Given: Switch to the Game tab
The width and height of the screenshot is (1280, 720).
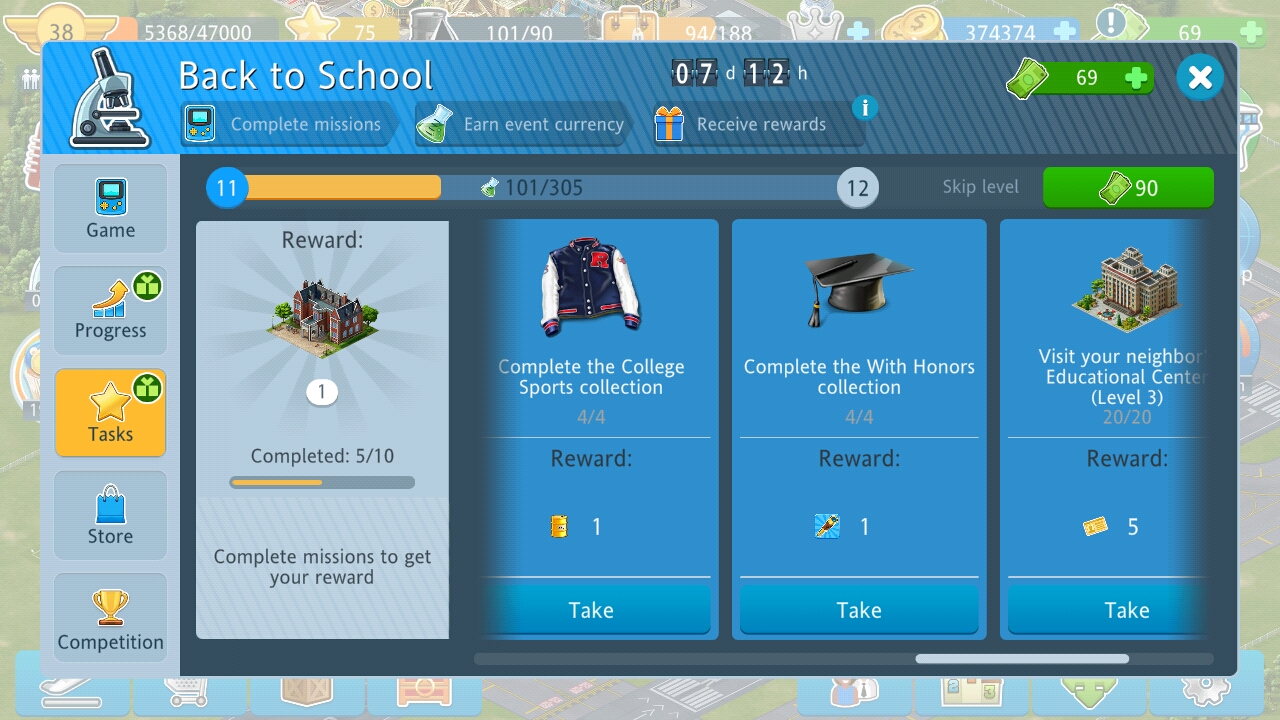Looking at the screenshot, I should tap(110, 208).
